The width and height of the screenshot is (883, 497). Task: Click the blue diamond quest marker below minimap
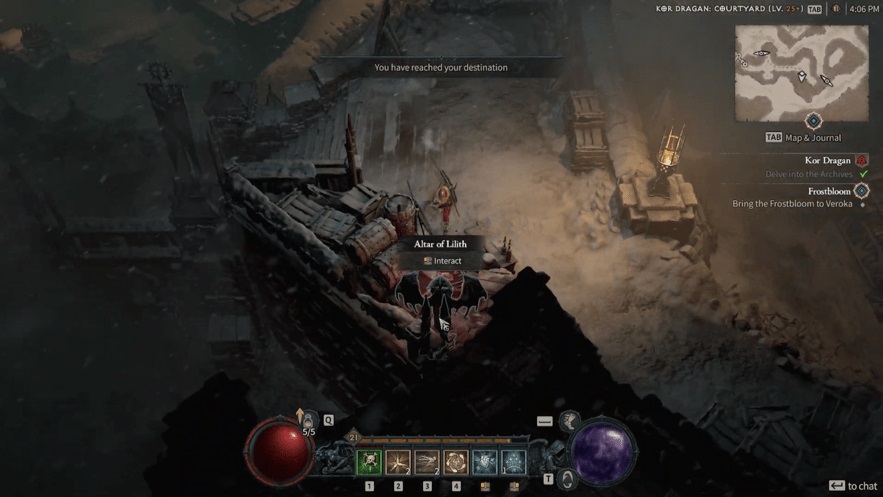click(x=813, y=121)
